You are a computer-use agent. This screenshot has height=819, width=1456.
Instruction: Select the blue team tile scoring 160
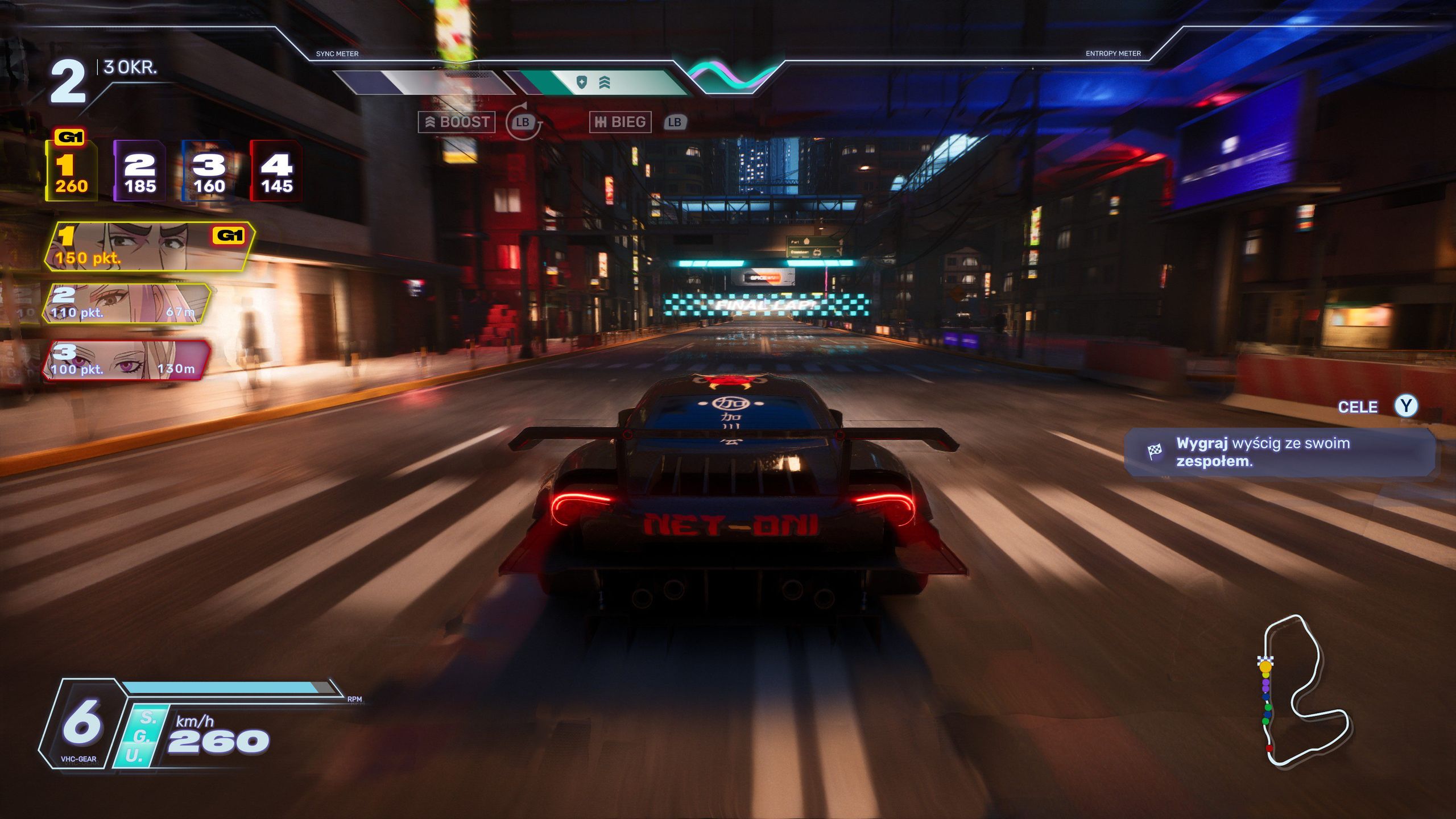[208, 171]
